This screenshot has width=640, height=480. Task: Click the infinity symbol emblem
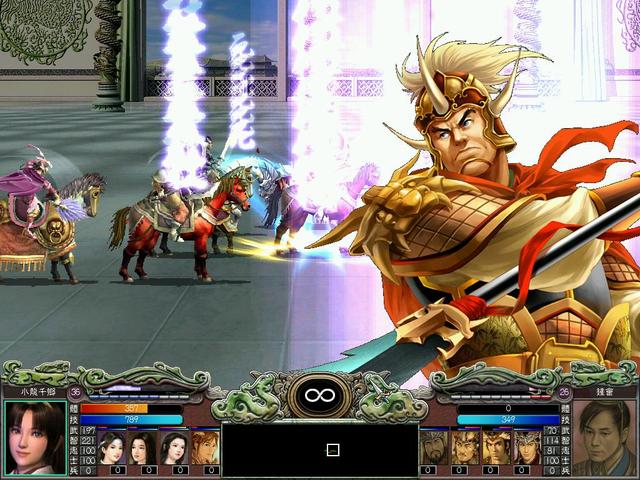click(319, 398)
